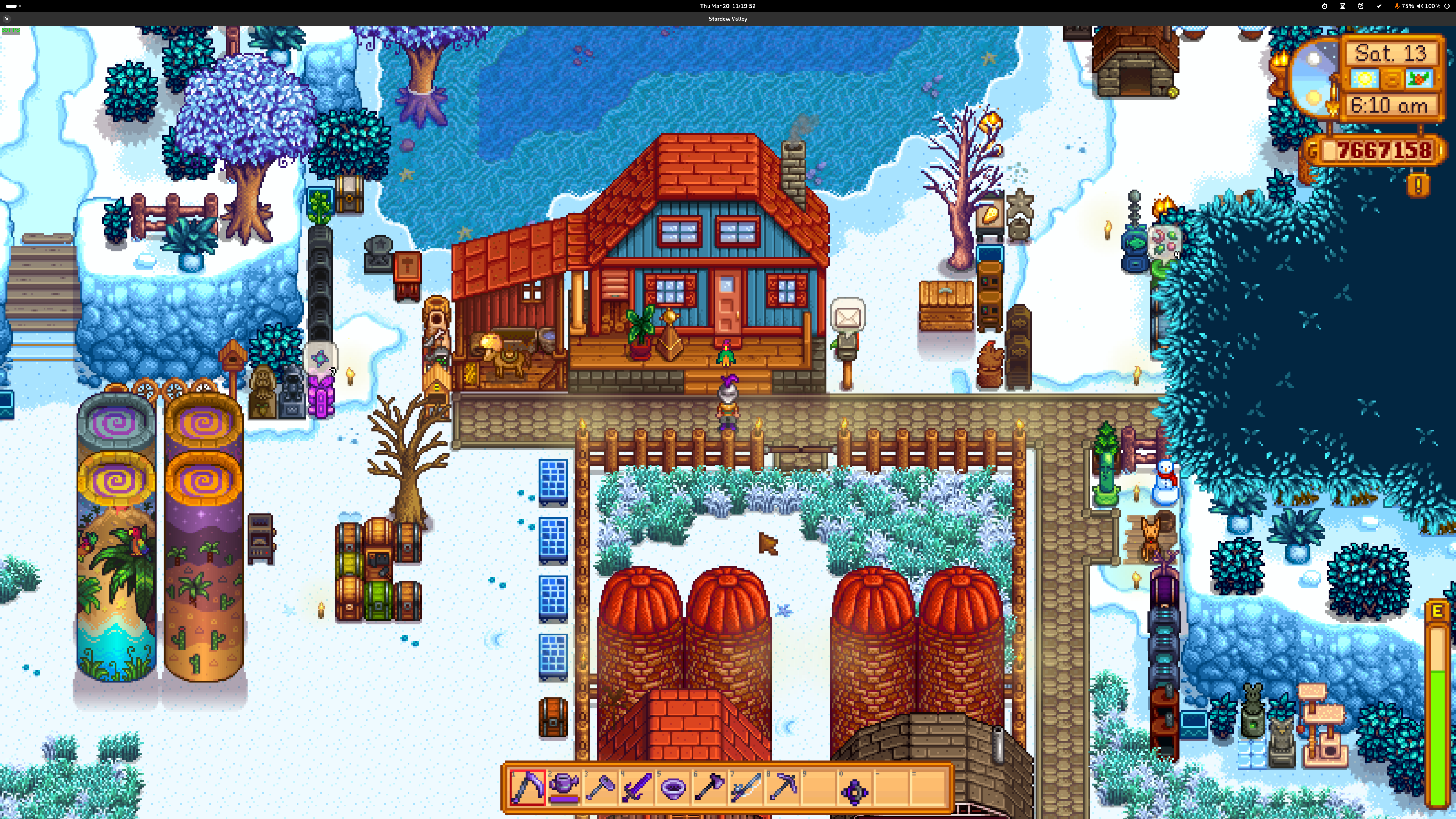Image resolution: width=1456 pixels, height=819 pixels.
Task: Select the fishing rod slot
Action: pos(746,787)
